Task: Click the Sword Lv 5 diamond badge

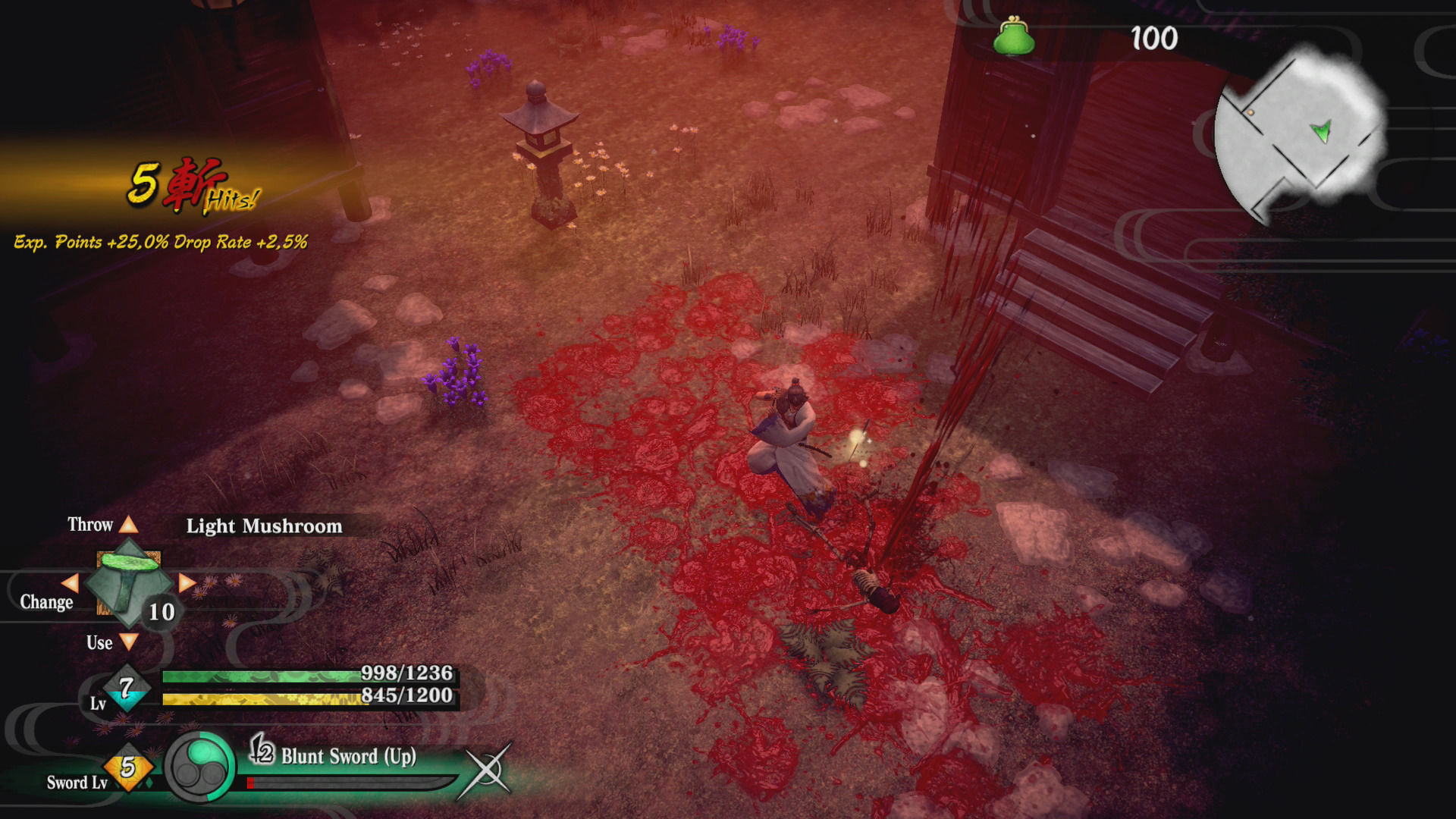Action: coord(127,767)
